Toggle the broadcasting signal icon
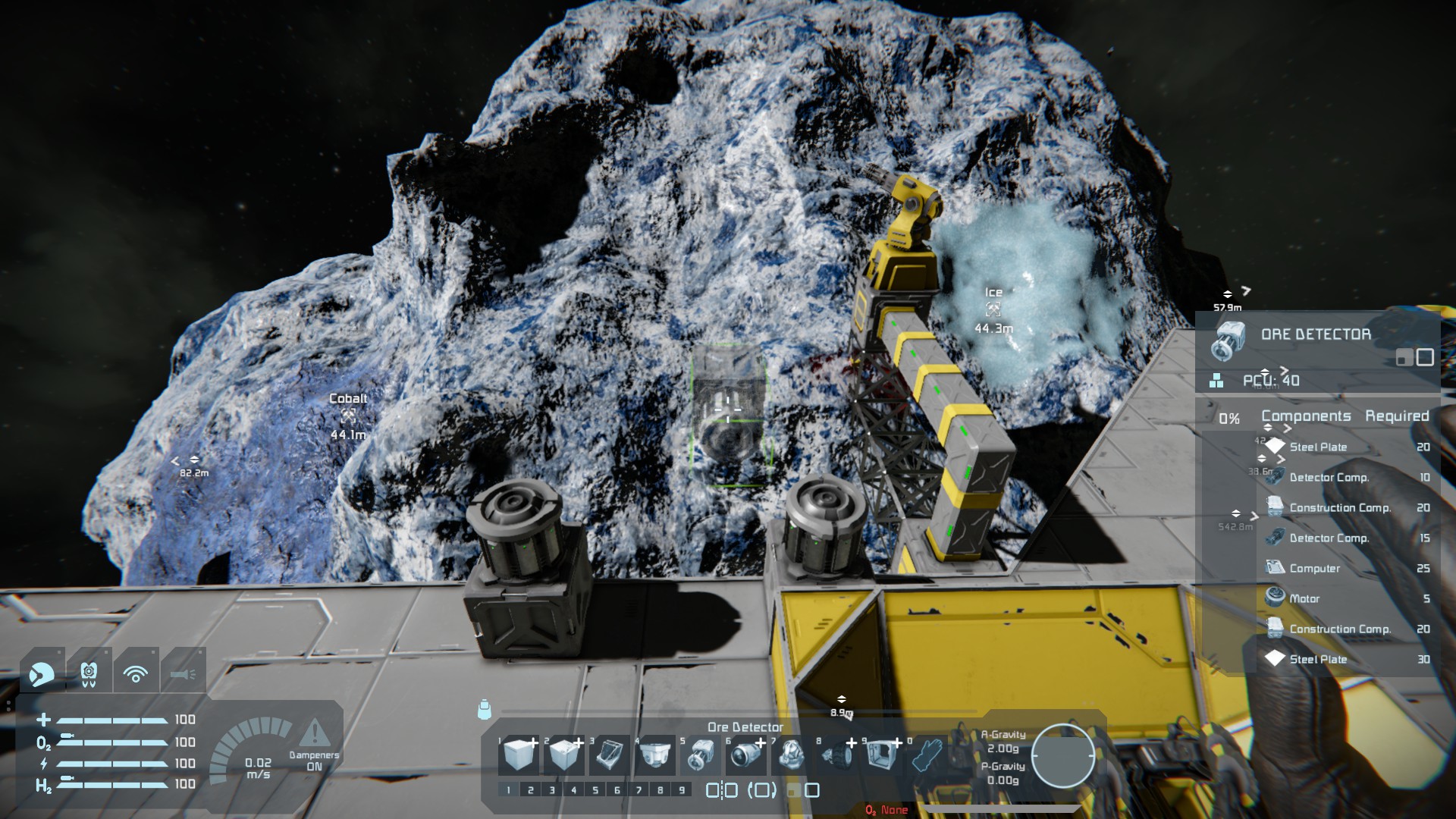 (x=136, y=673)
